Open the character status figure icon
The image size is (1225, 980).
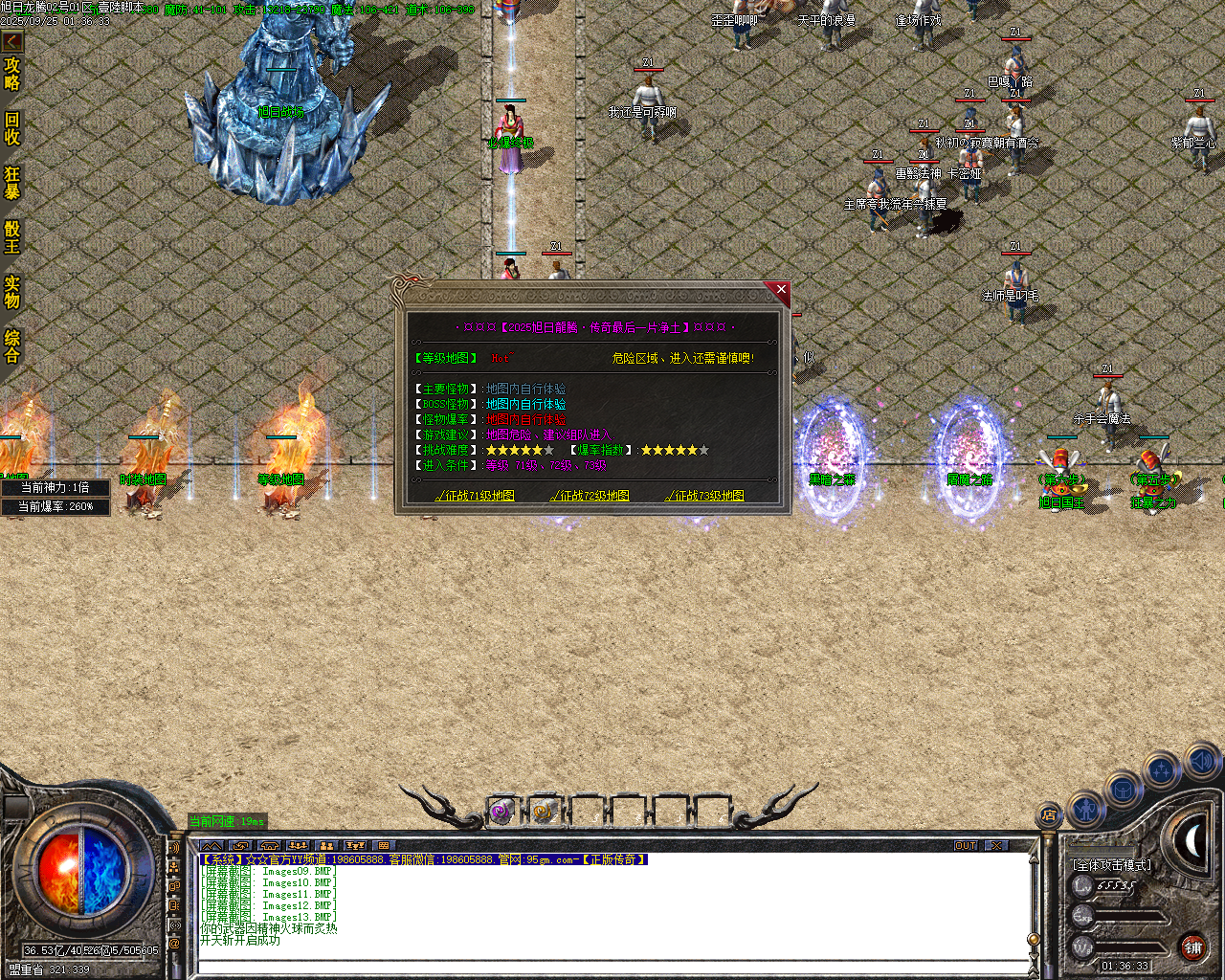click(1086, 810)
